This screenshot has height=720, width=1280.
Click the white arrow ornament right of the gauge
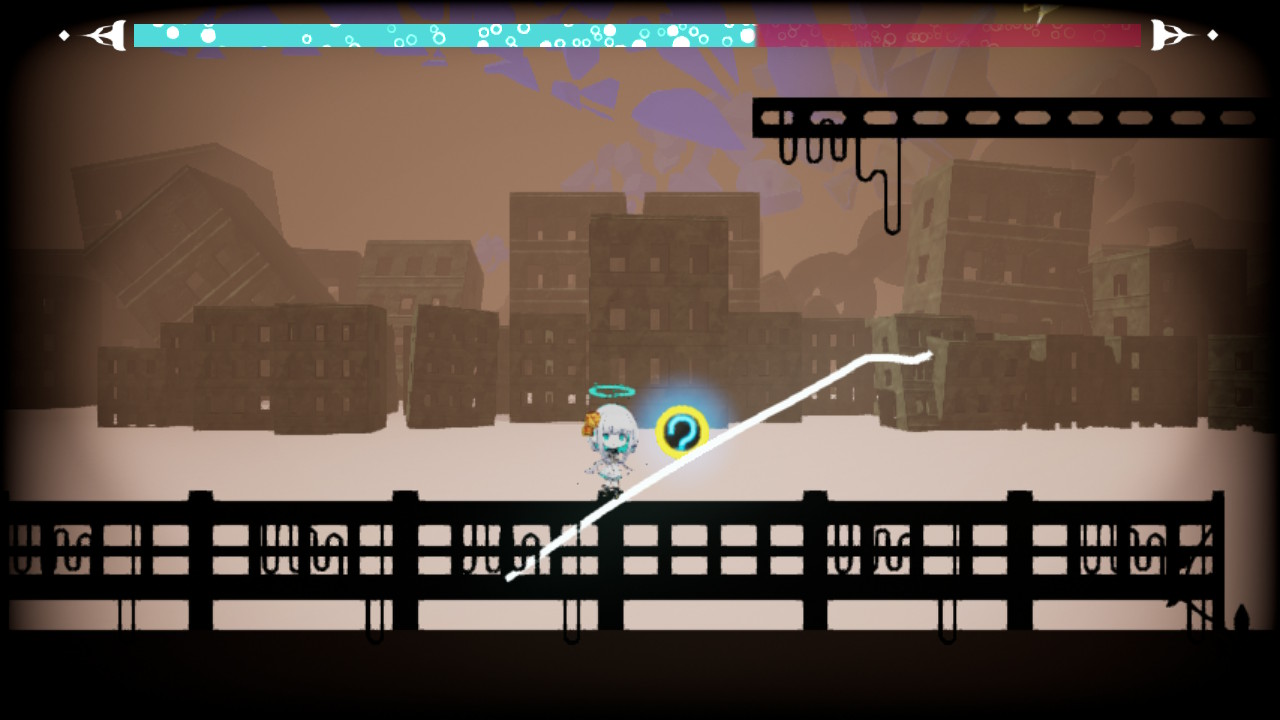[1170, 36]
